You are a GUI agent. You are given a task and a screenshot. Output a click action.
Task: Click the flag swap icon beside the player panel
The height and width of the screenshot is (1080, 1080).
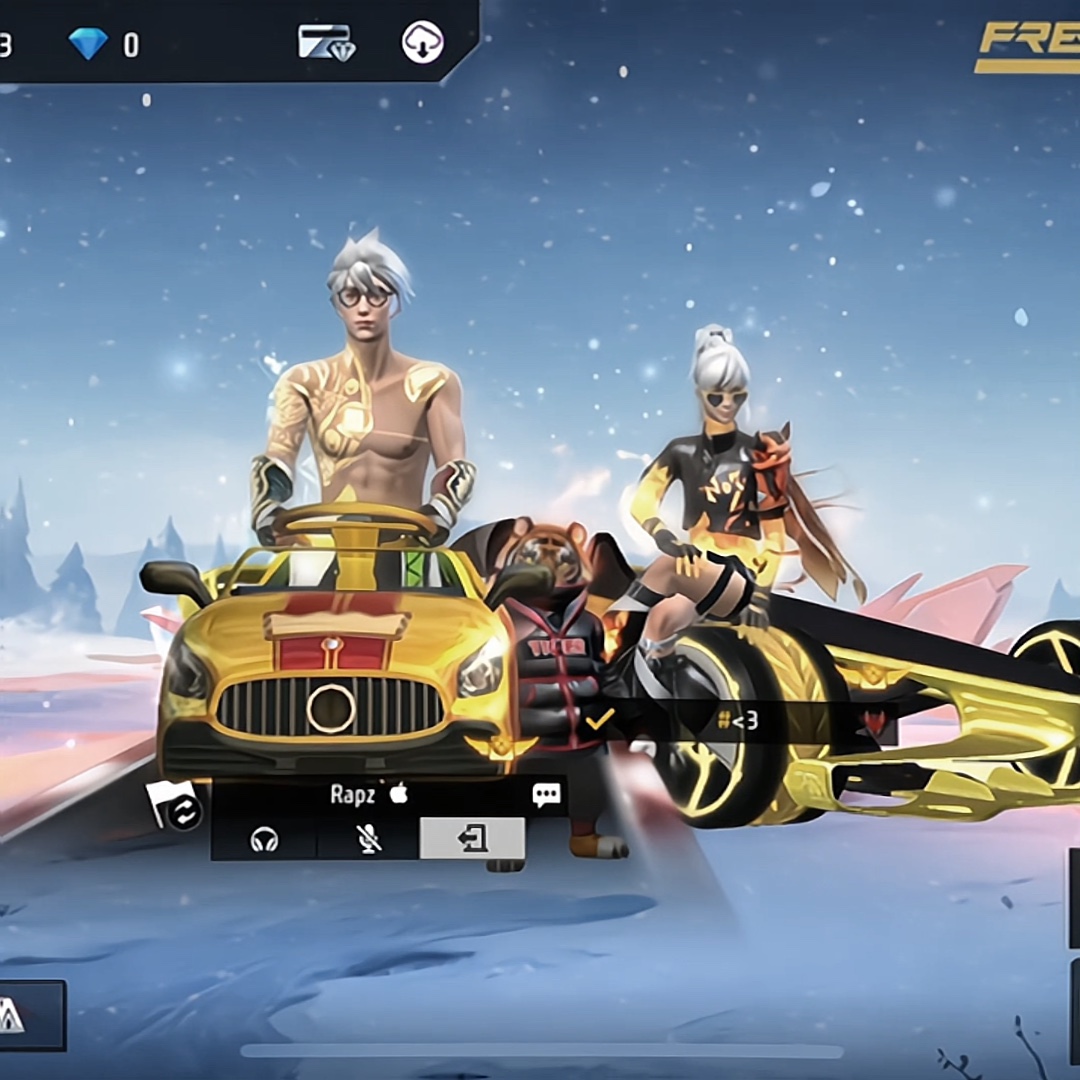click(176, 806)
